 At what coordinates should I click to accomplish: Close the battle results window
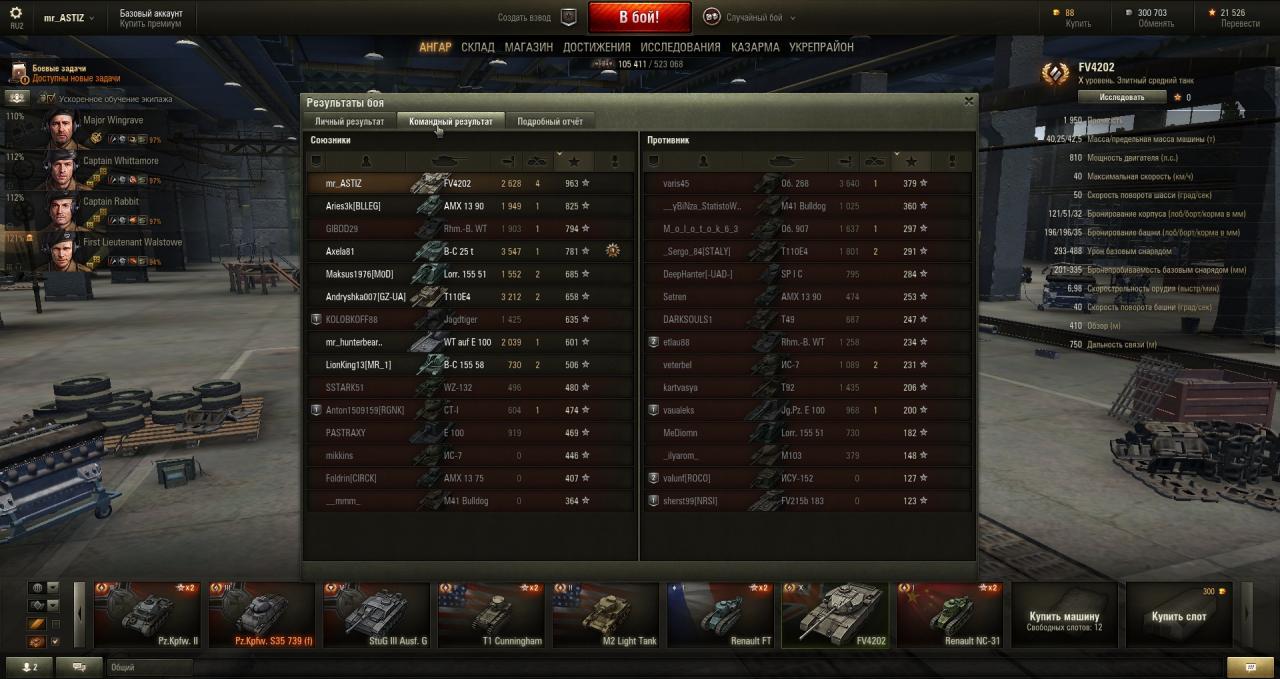pyautogui.click(x=968, y=101)
